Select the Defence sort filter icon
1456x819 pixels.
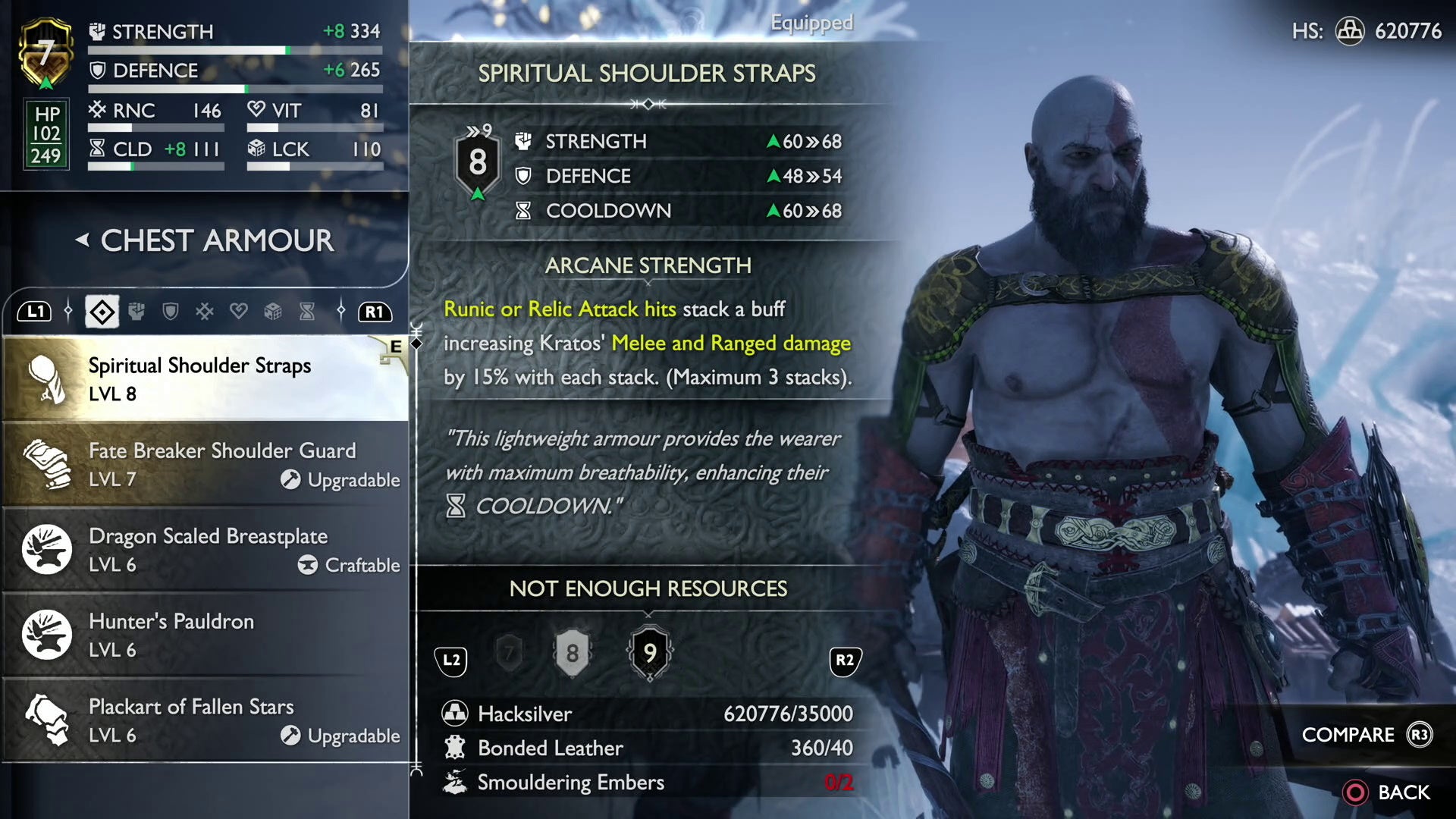pyautogui.click(x=171, y=311)
